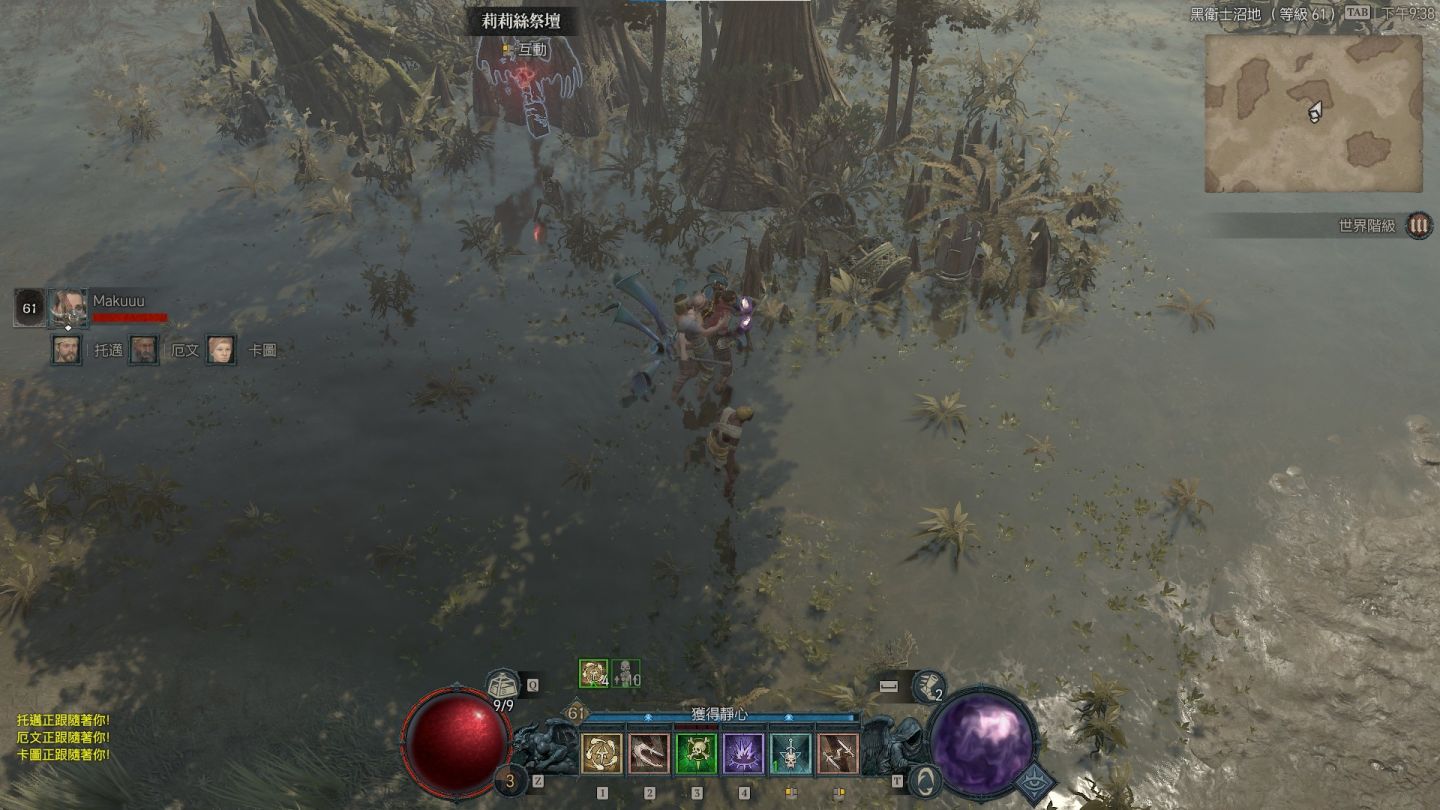Viewport: 1440px width, 810px height.
Task: Drink the healing potion
Action: [511, 780]
